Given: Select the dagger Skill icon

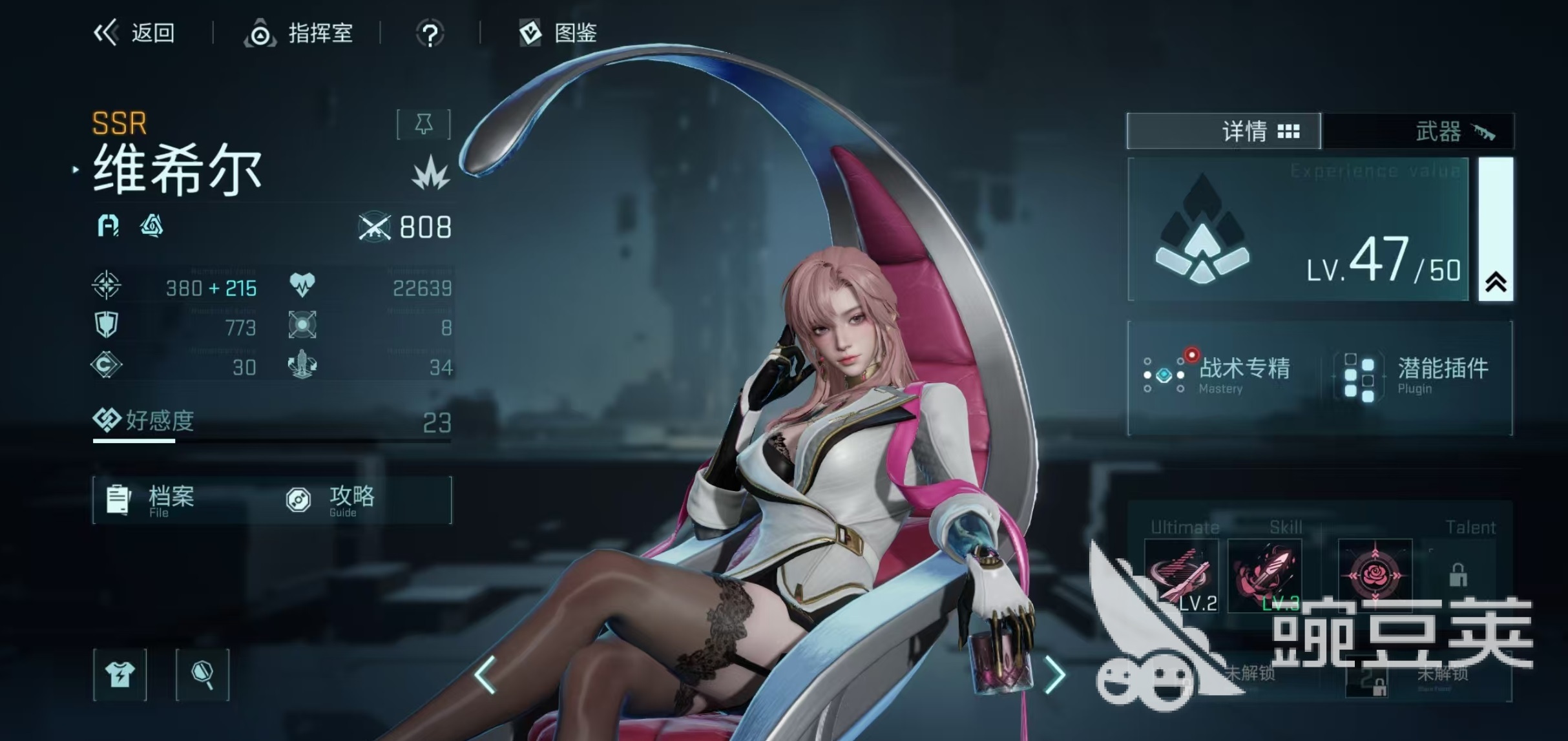Looking at the screenshot, I should [1264, 575].
